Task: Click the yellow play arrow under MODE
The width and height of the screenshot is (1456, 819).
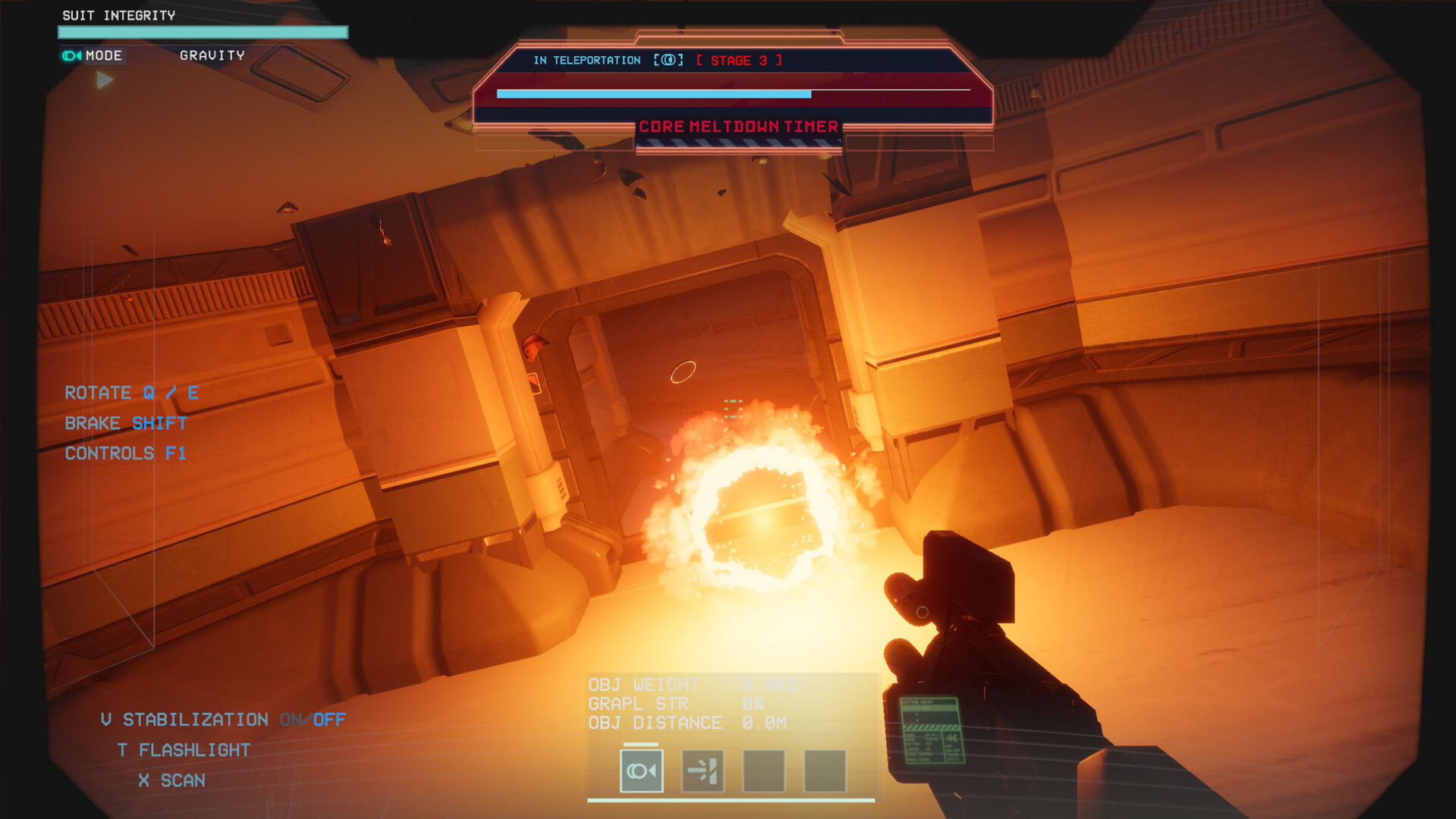Action: click(x=103, y=80)
